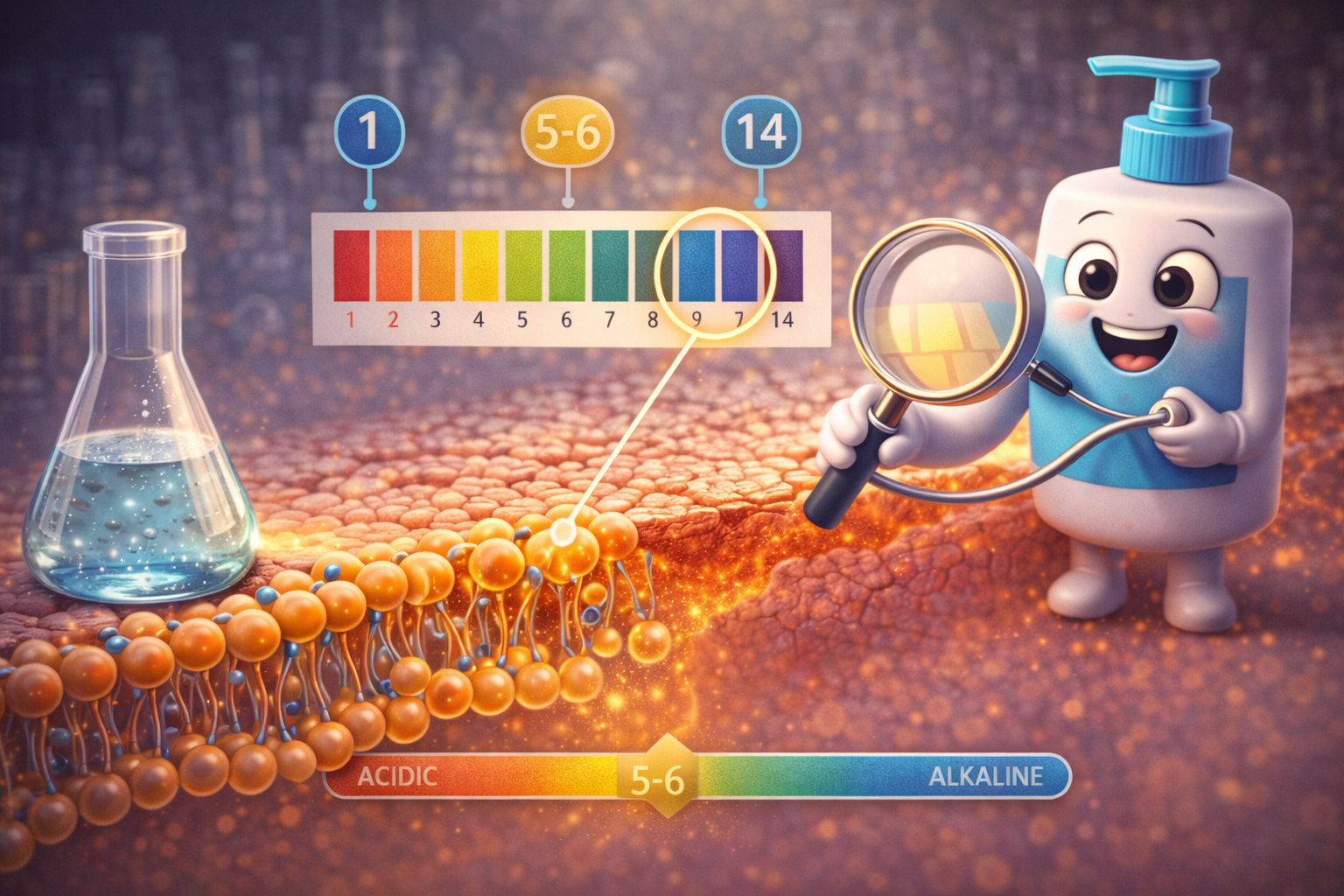
Task: Click the 5-6 marker on the gradient bar
Action: 658,777
